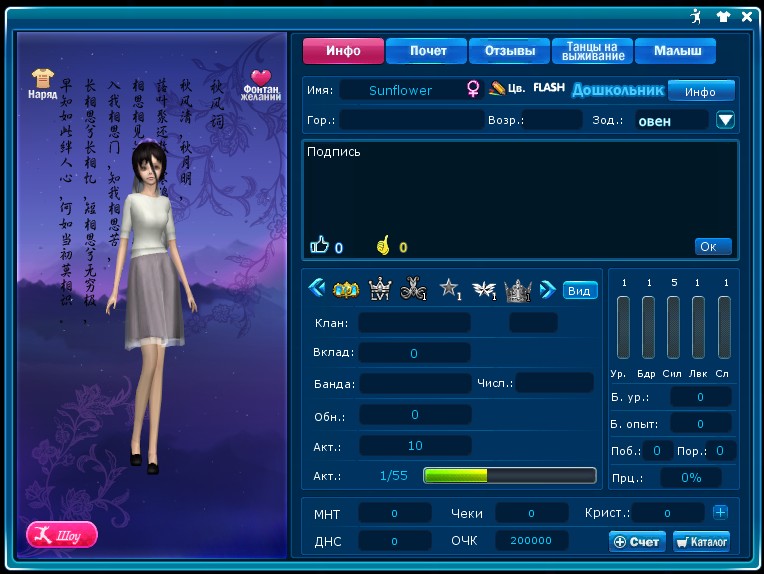Viewport: 764px width, 574px height.
Task: Open the Почет tab
Action: (428, 51)
